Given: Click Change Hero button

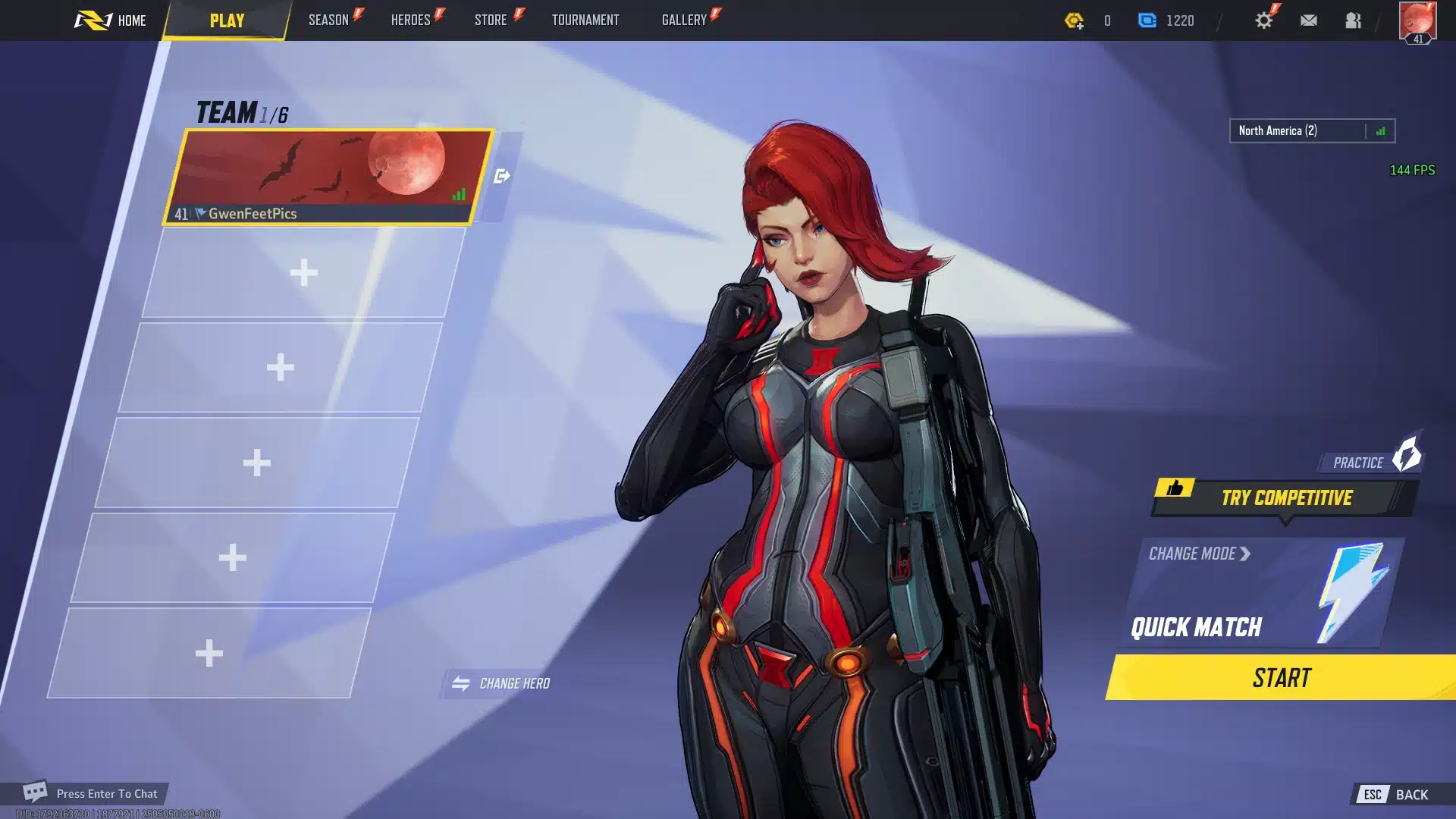Looking at the screenshot, I should pos(501,683).
